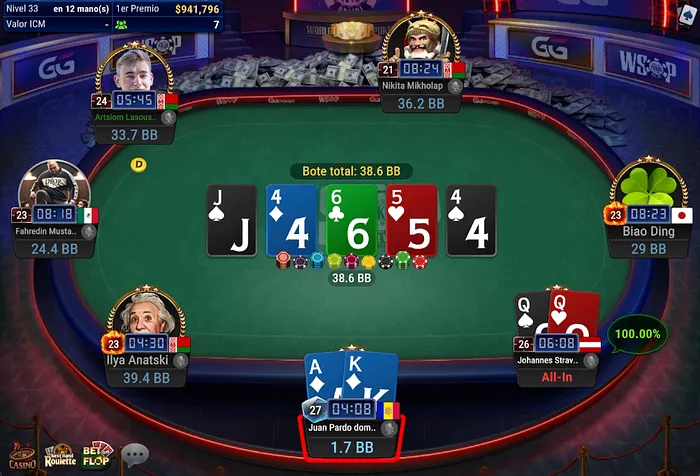Launch Next Hand Roulette
Screen dimensions: 700x476
(x=57, y=456)
